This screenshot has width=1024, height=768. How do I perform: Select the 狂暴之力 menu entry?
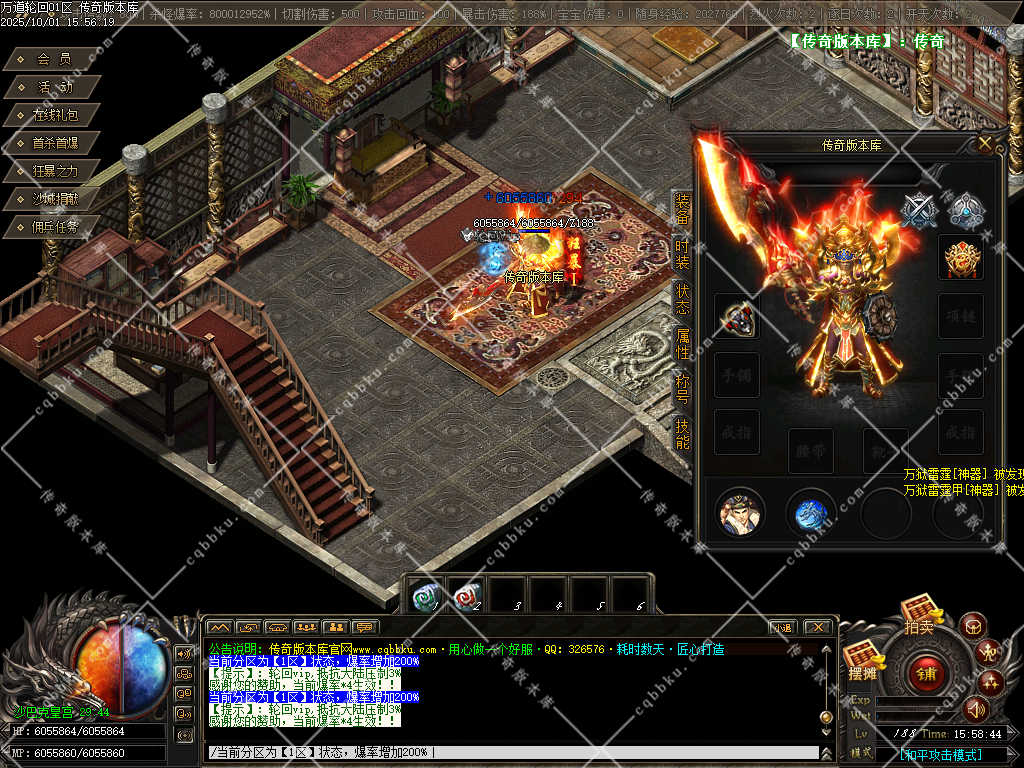click(x=54, y=171)
